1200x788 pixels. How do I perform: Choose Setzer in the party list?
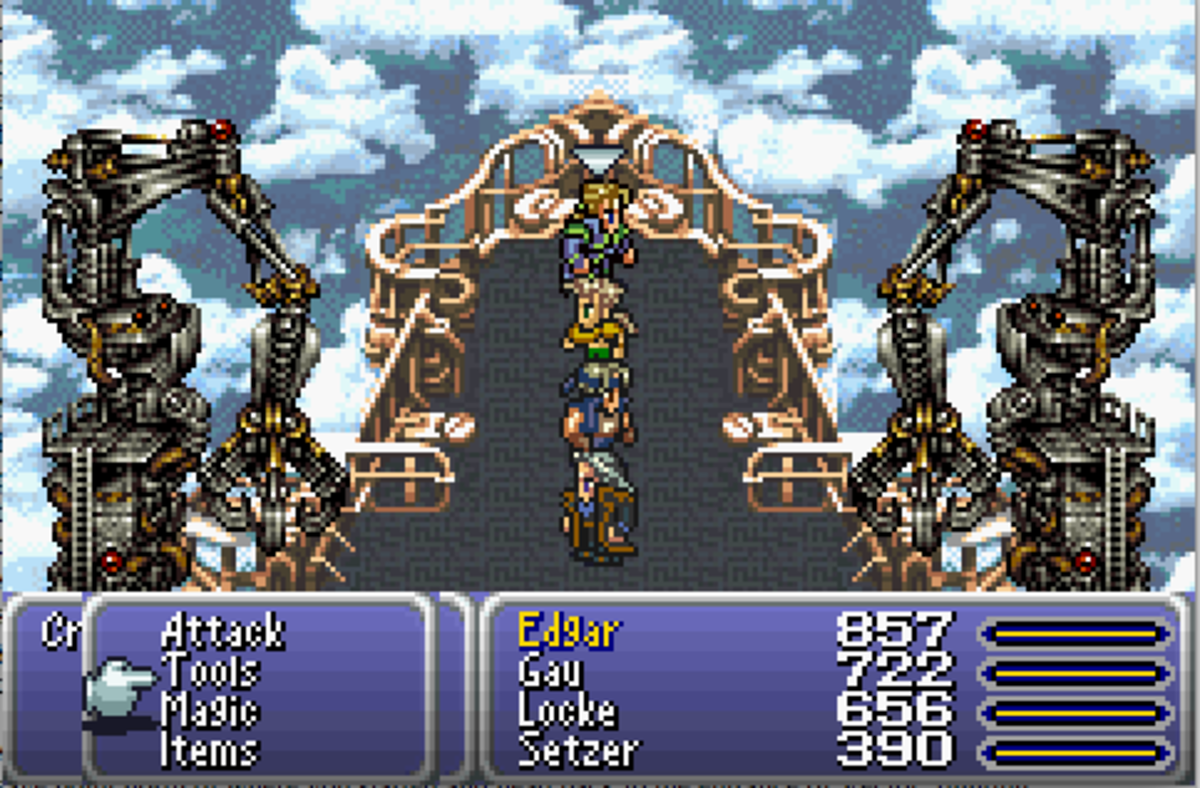click(x=577, y=750)
